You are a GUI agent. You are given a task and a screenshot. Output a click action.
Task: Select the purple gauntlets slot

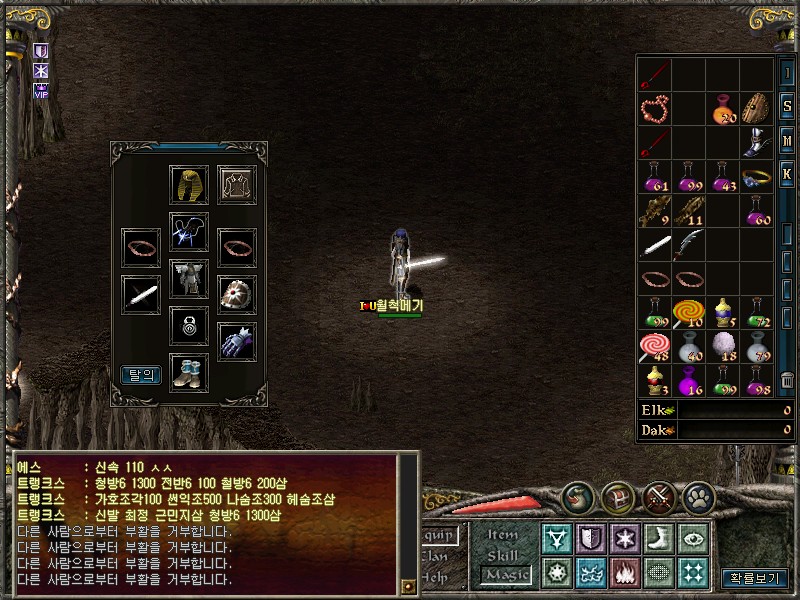click(x=237, y=341)
